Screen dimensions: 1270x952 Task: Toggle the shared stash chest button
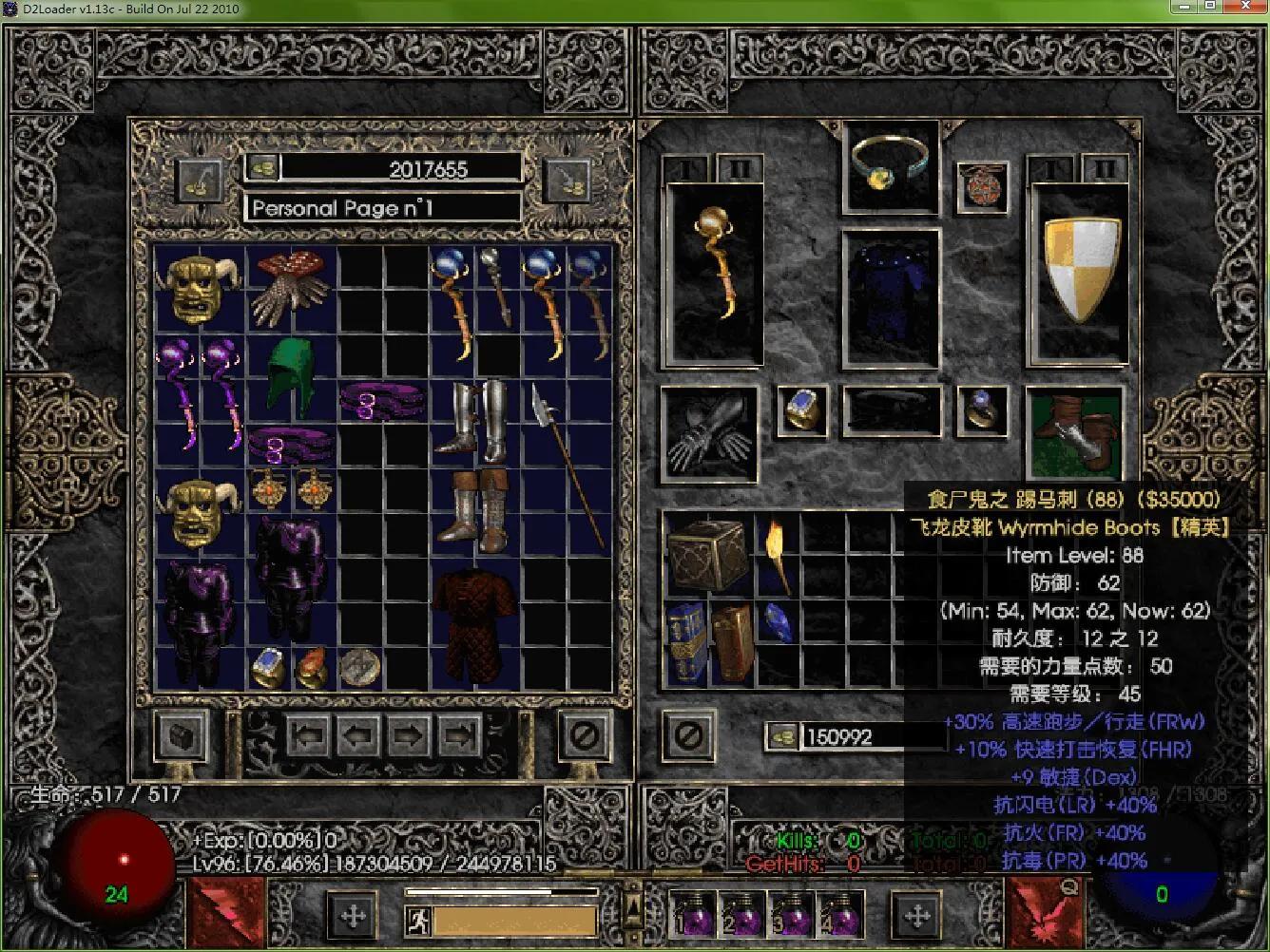coord(181,735)
